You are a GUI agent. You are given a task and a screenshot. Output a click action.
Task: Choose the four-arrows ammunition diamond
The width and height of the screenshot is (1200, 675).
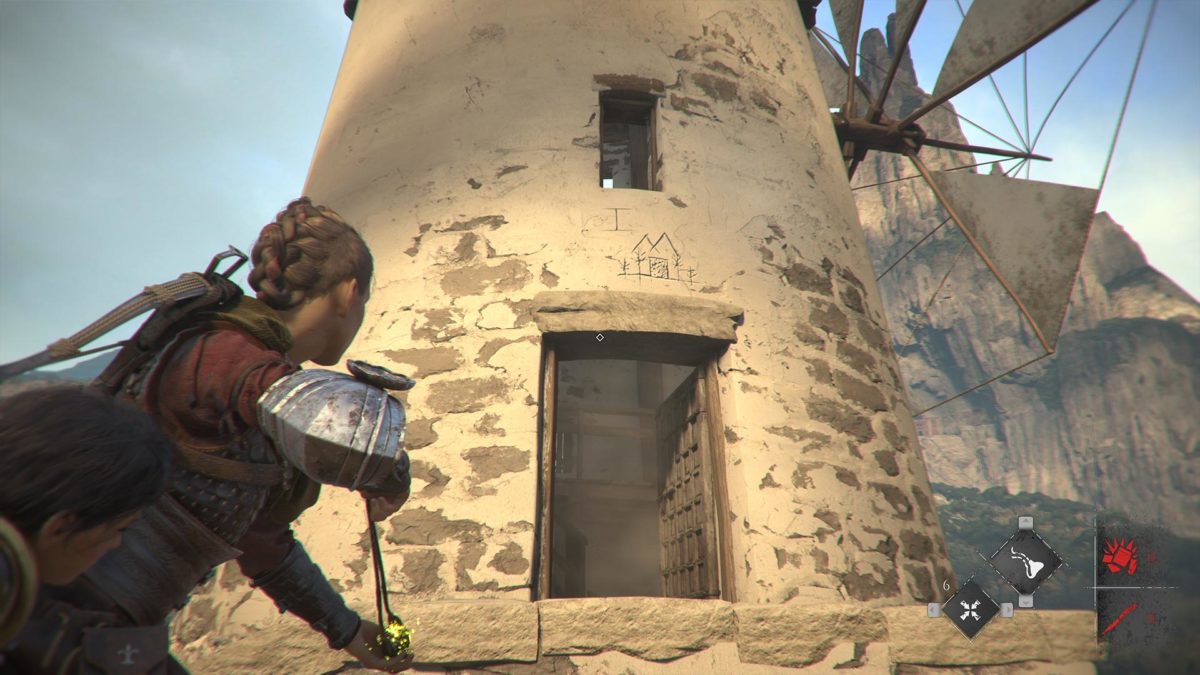(970, 608)
